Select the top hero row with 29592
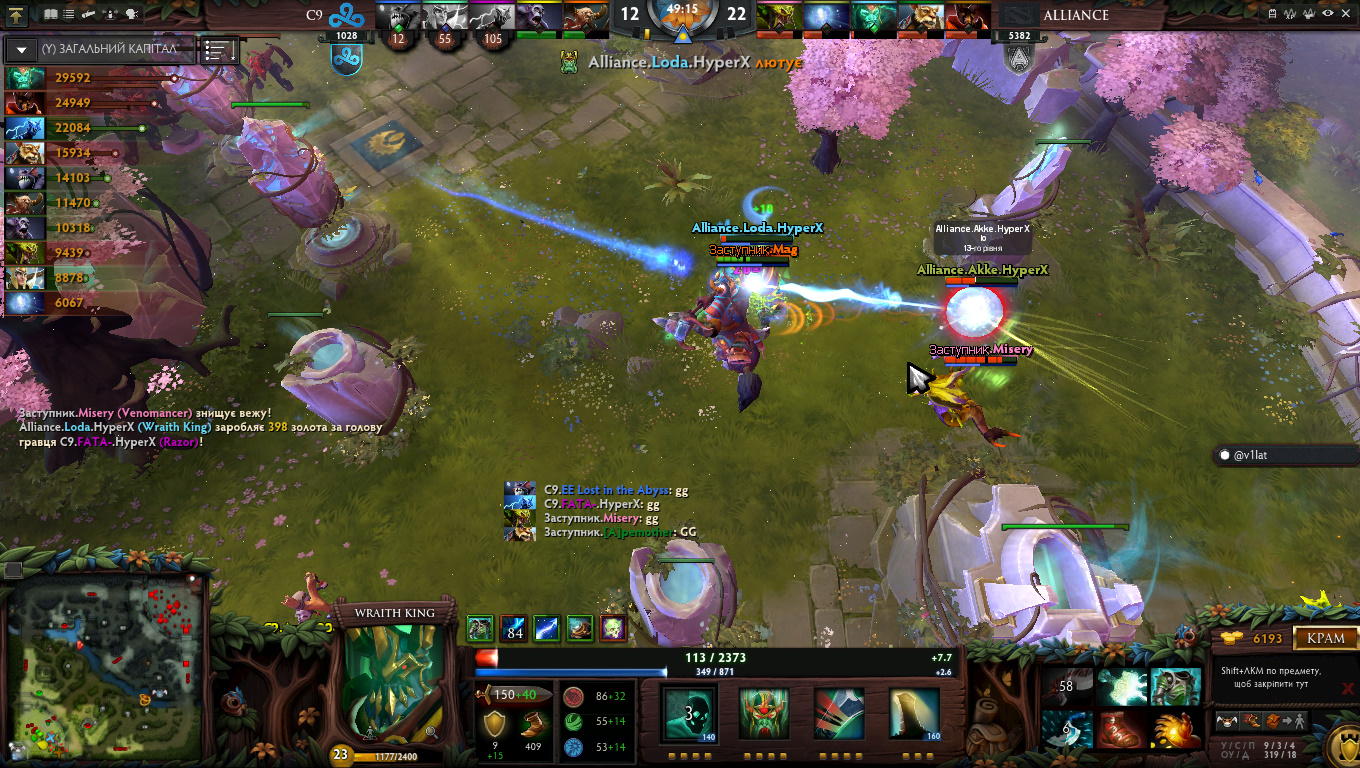The height and width of the screenshot is (768, 1360). pos(60,78)
